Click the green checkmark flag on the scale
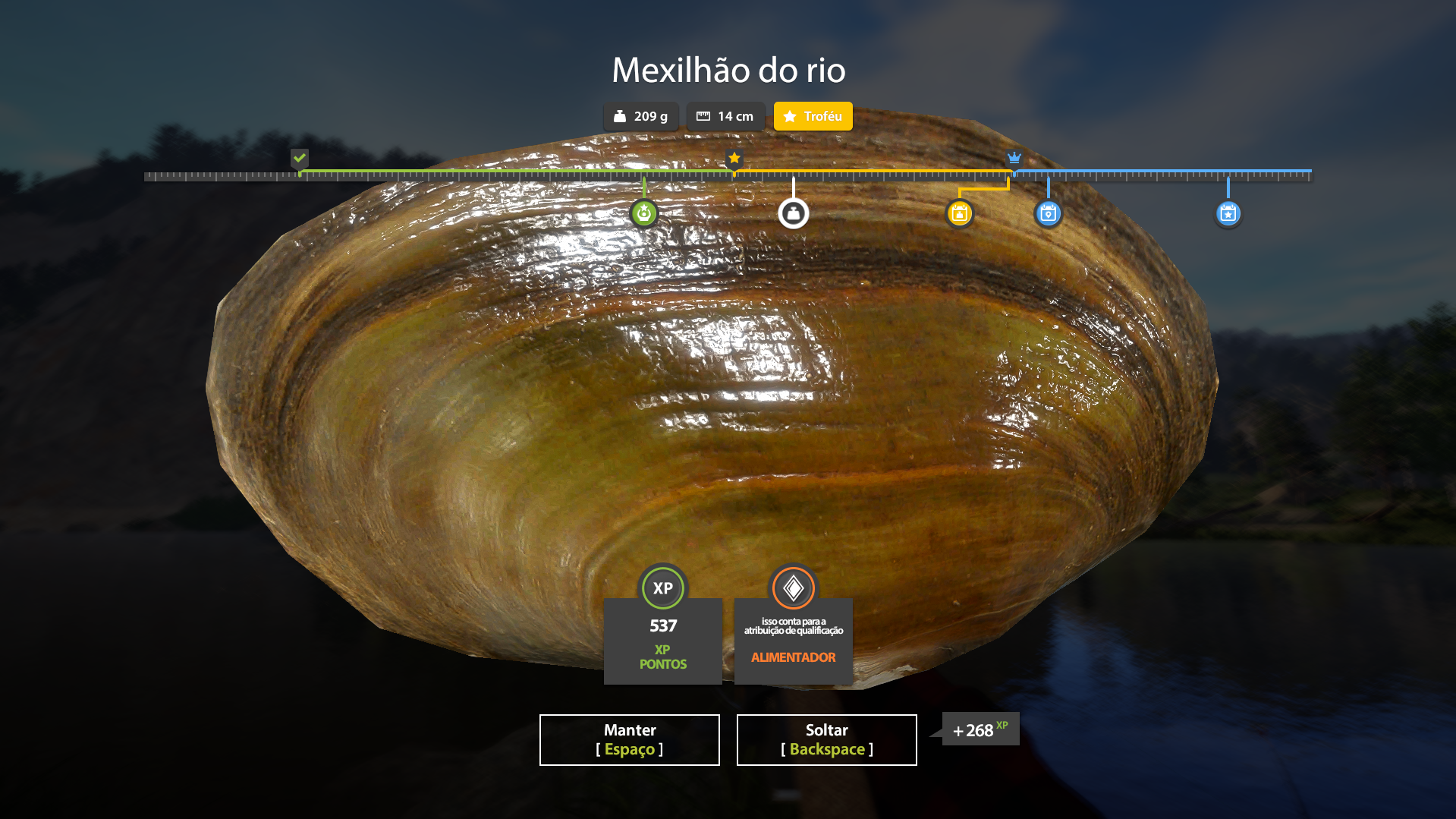 click(300, 158)
